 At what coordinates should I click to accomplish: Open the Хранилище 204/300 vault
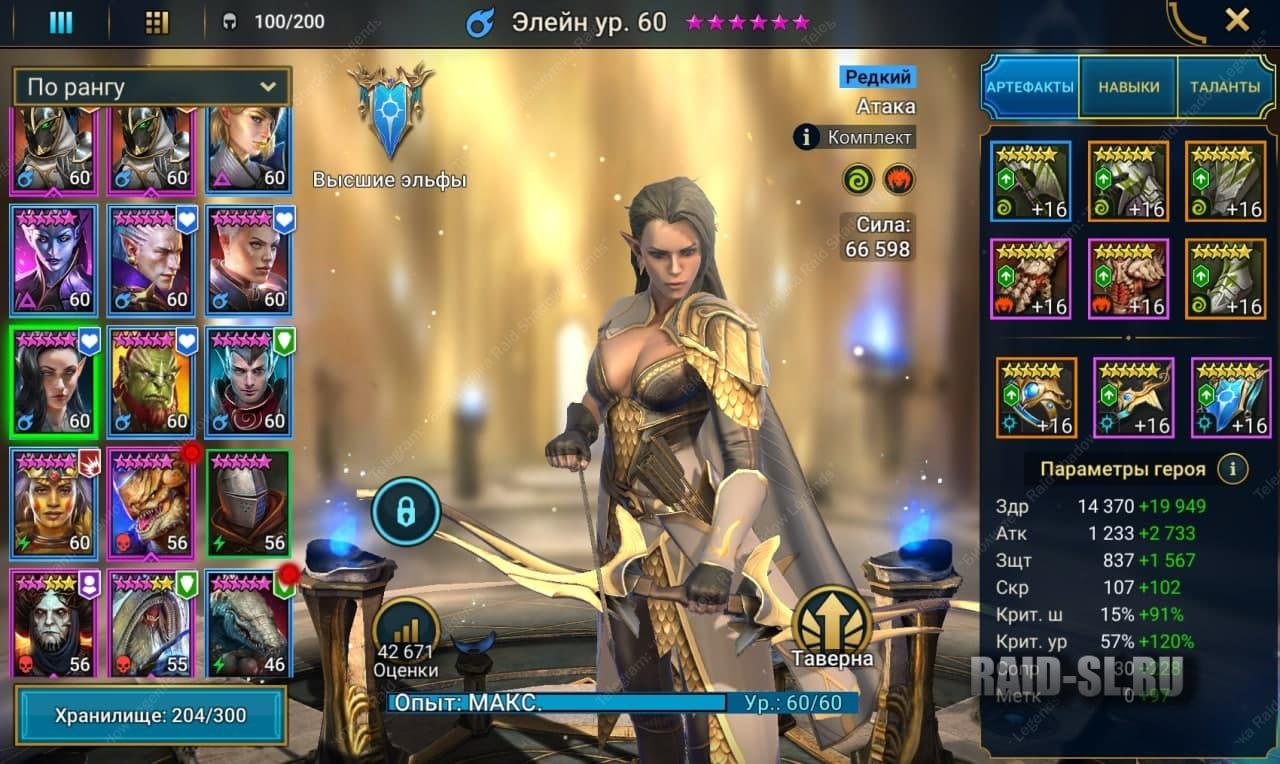coord(150,715)
